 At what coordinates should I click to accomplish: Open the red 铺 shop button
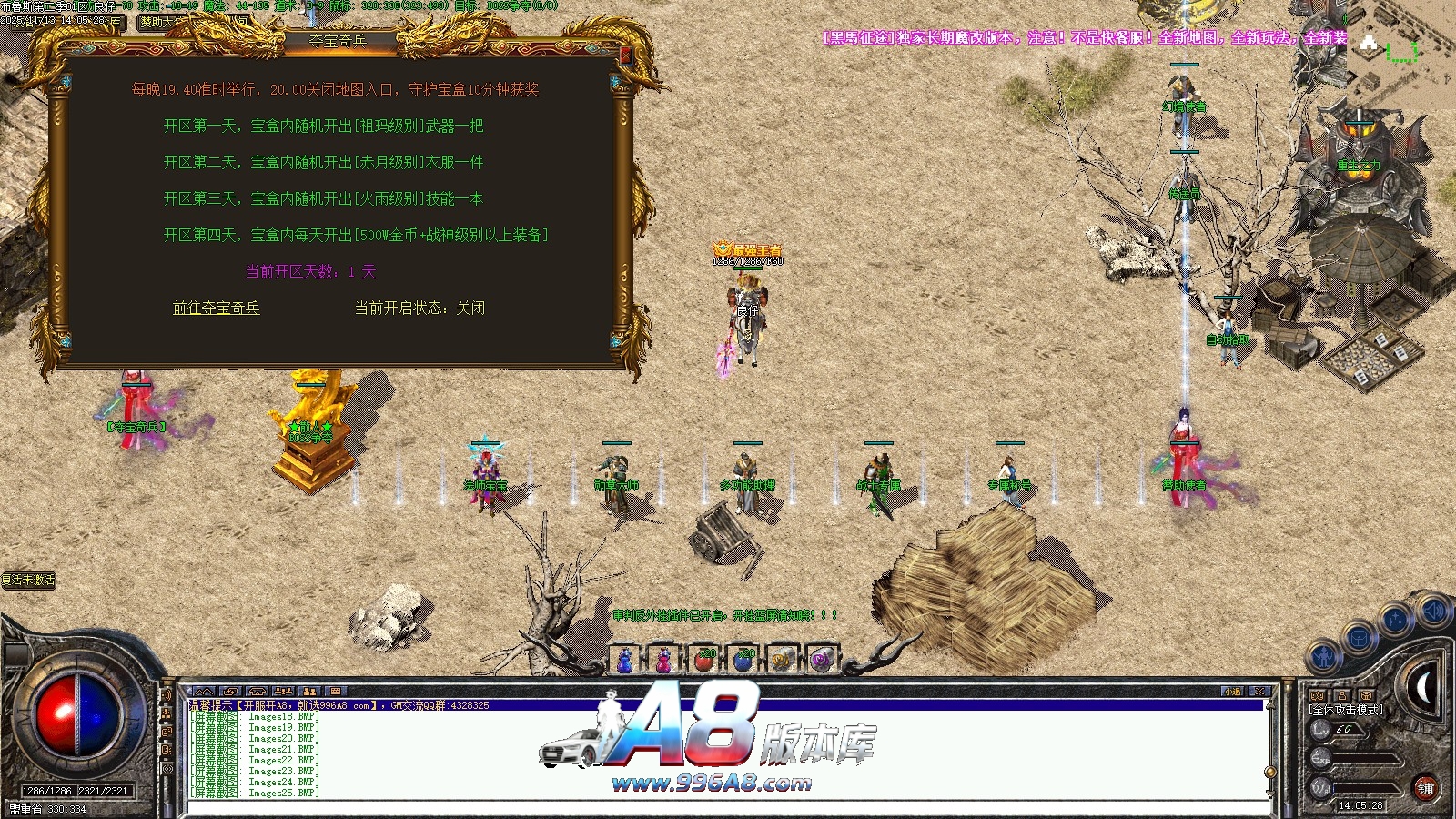click(1425, 788)
